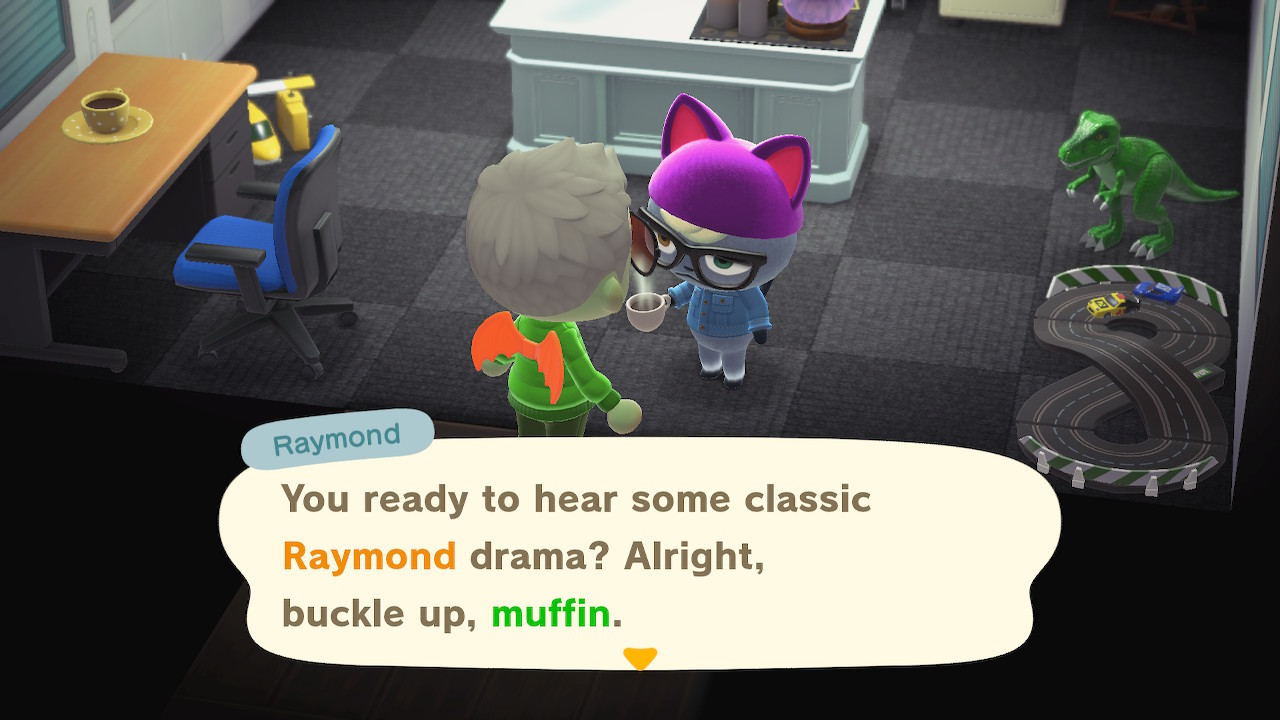Advance dialogue with the orange continue arrow
The height and width of the screenshot is (720, 1280).
[640, 658]
